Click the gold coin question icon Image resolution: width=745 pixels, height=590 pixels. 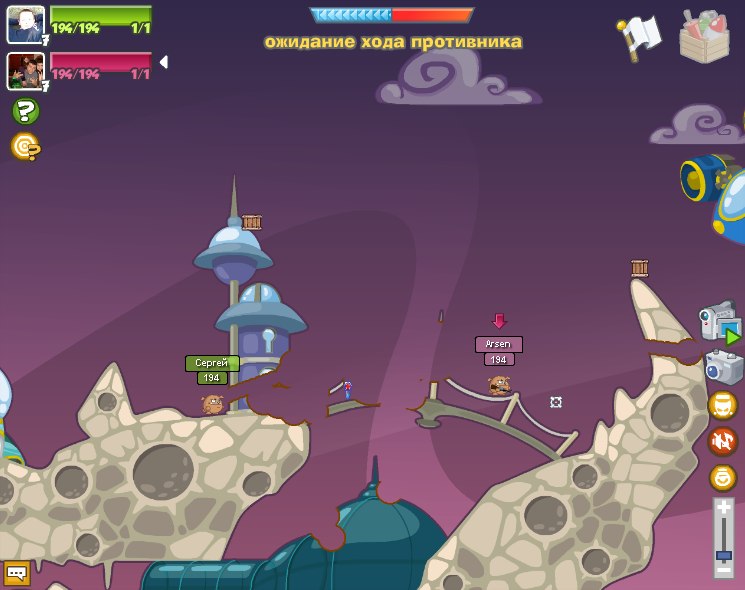click(x=25, y=147)
